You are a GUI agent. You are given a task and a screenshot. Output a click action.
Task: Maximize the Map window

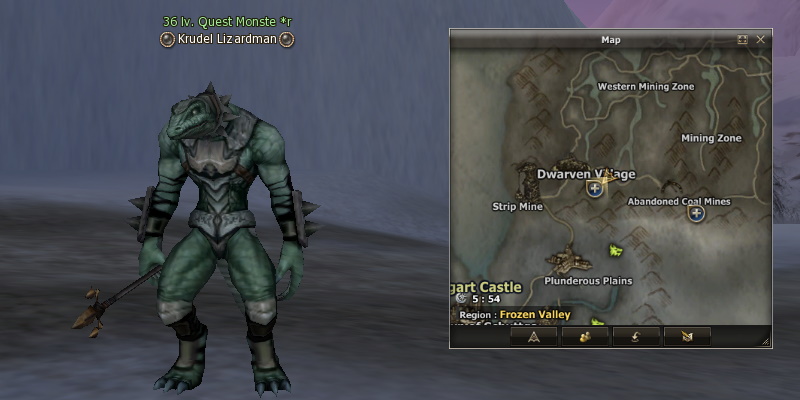tap(743, 40)
